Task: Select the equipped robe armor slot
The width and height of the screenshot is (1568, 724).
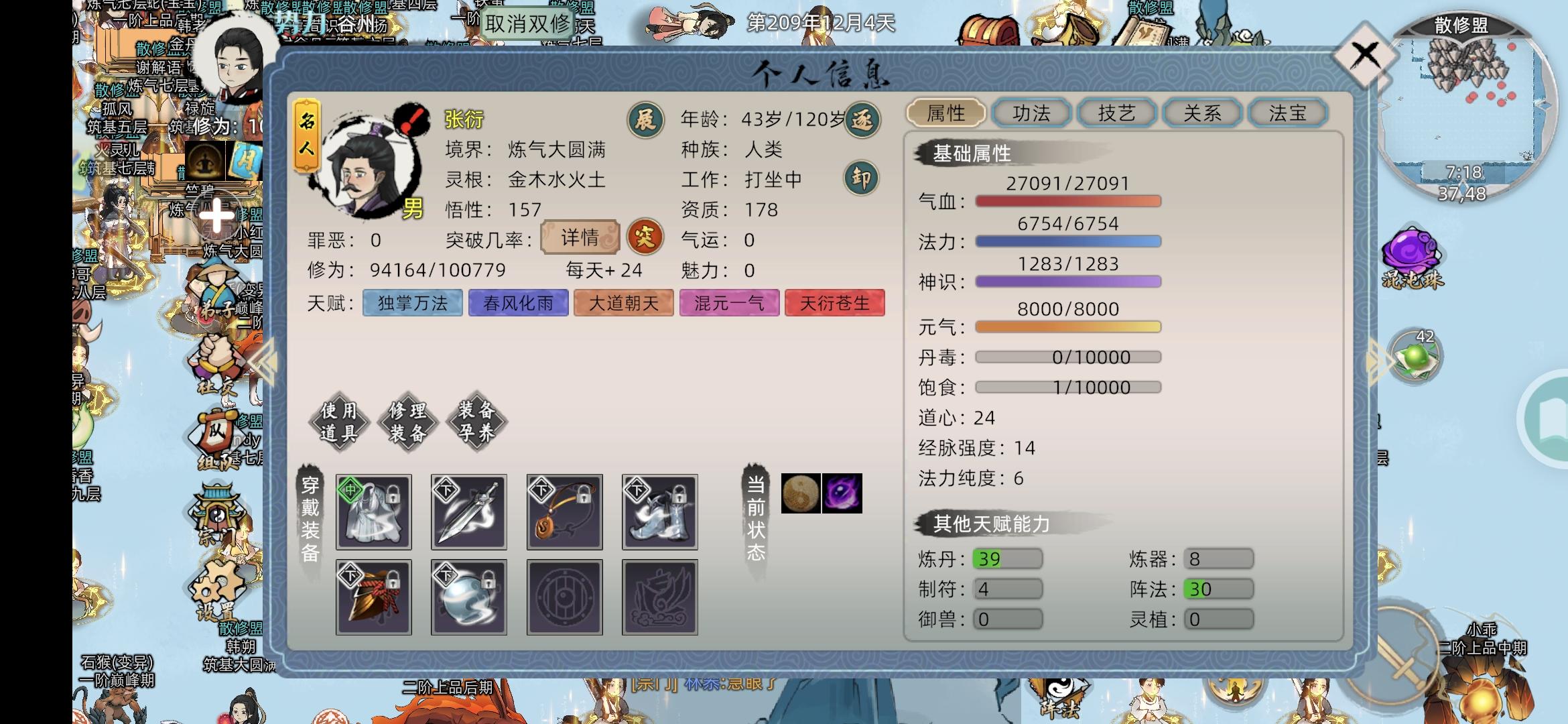Action: [373, 511]
